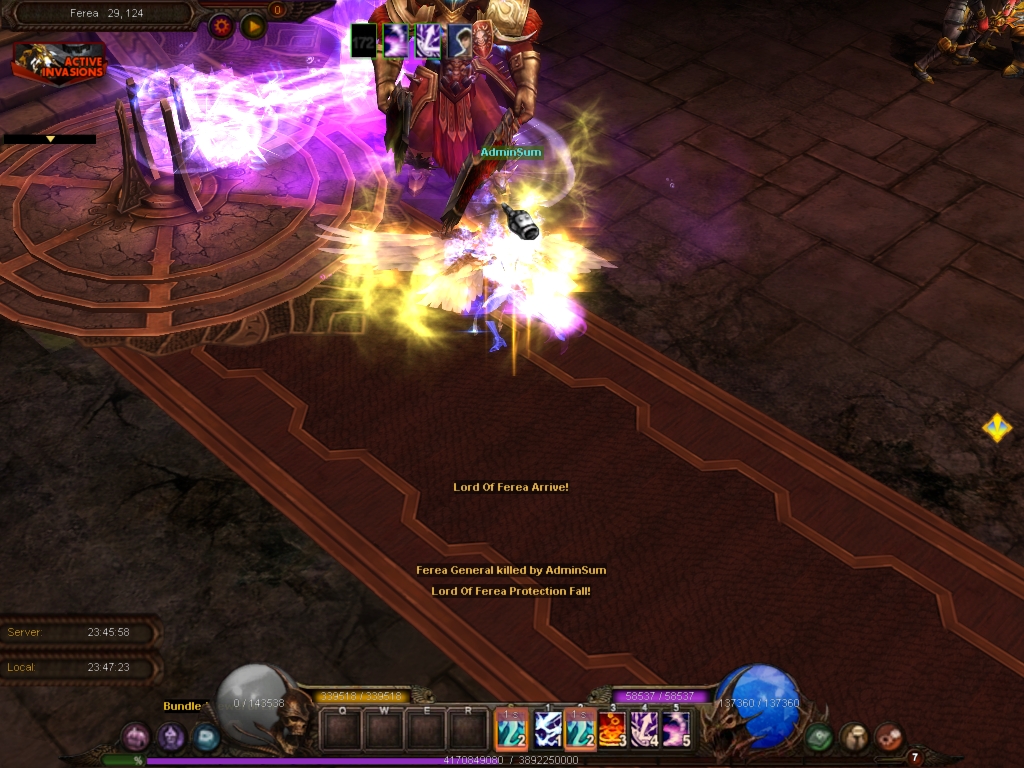This screenshot has width=1024, height=768.
Task: Click the green round menu button
Action: click(820, 738)
